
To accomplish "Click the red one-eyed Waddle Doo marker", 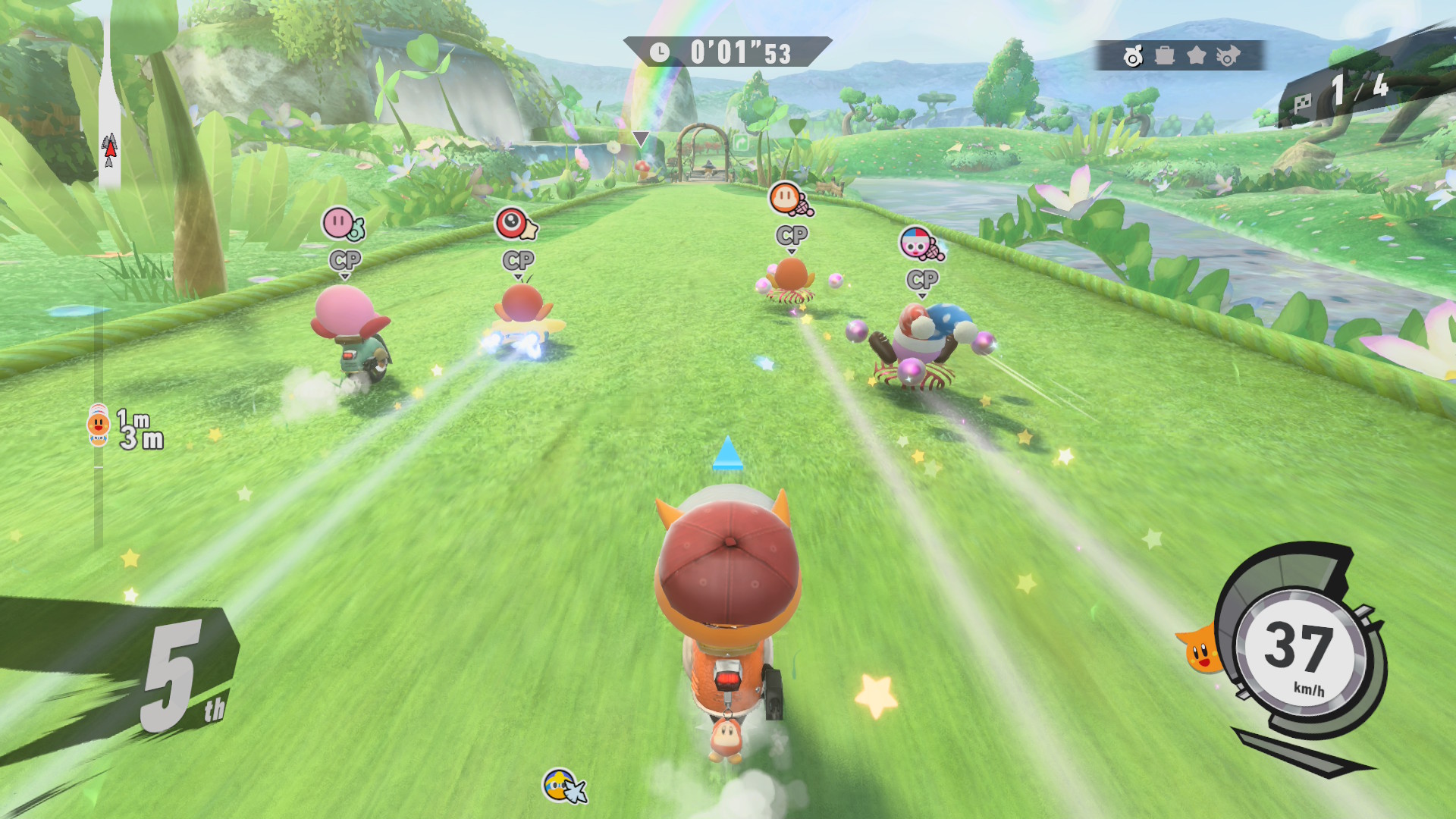I will point(515,224).
